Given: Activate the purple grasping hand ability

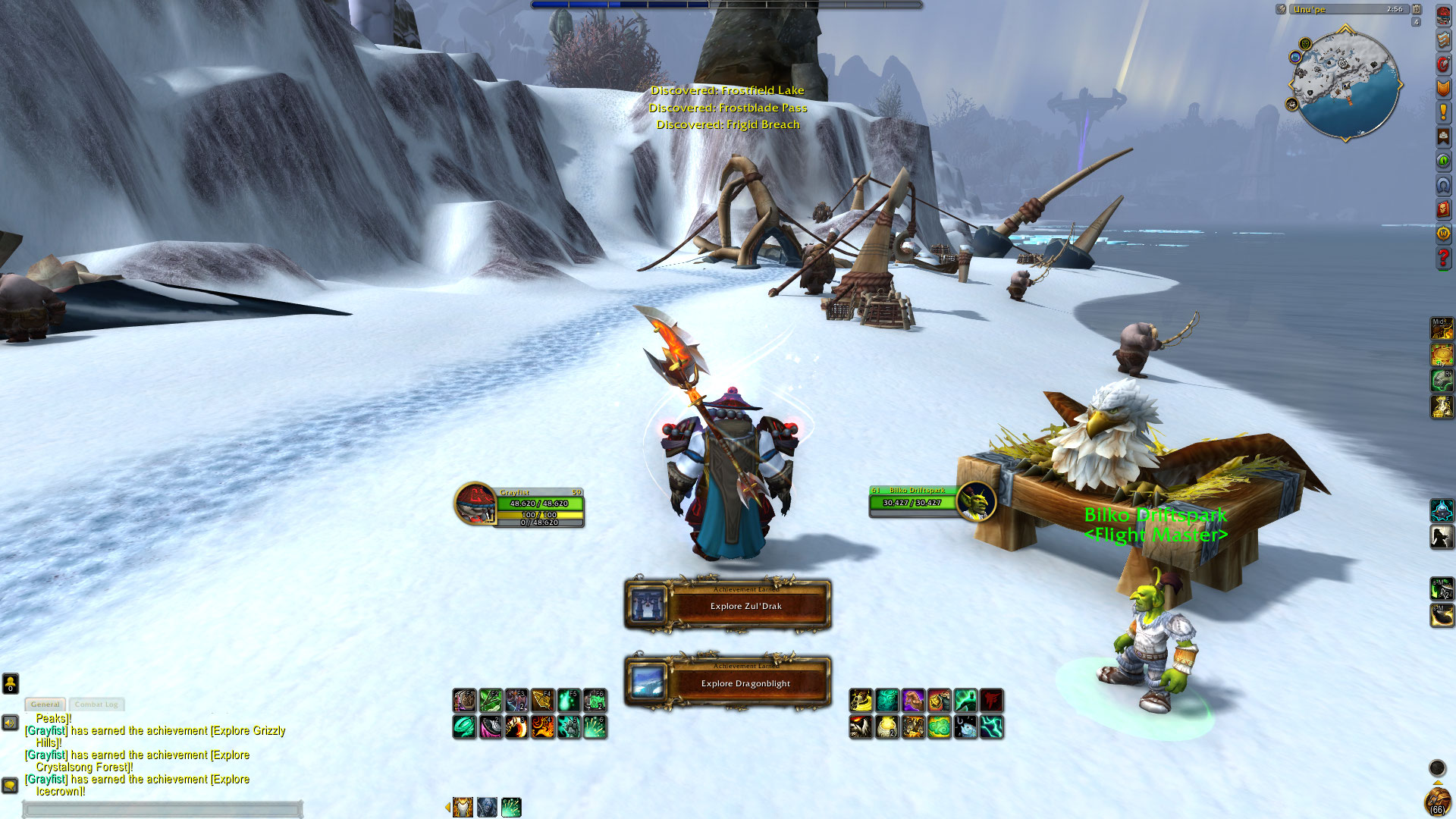Looking at the screenshot, I should point(913,700).
